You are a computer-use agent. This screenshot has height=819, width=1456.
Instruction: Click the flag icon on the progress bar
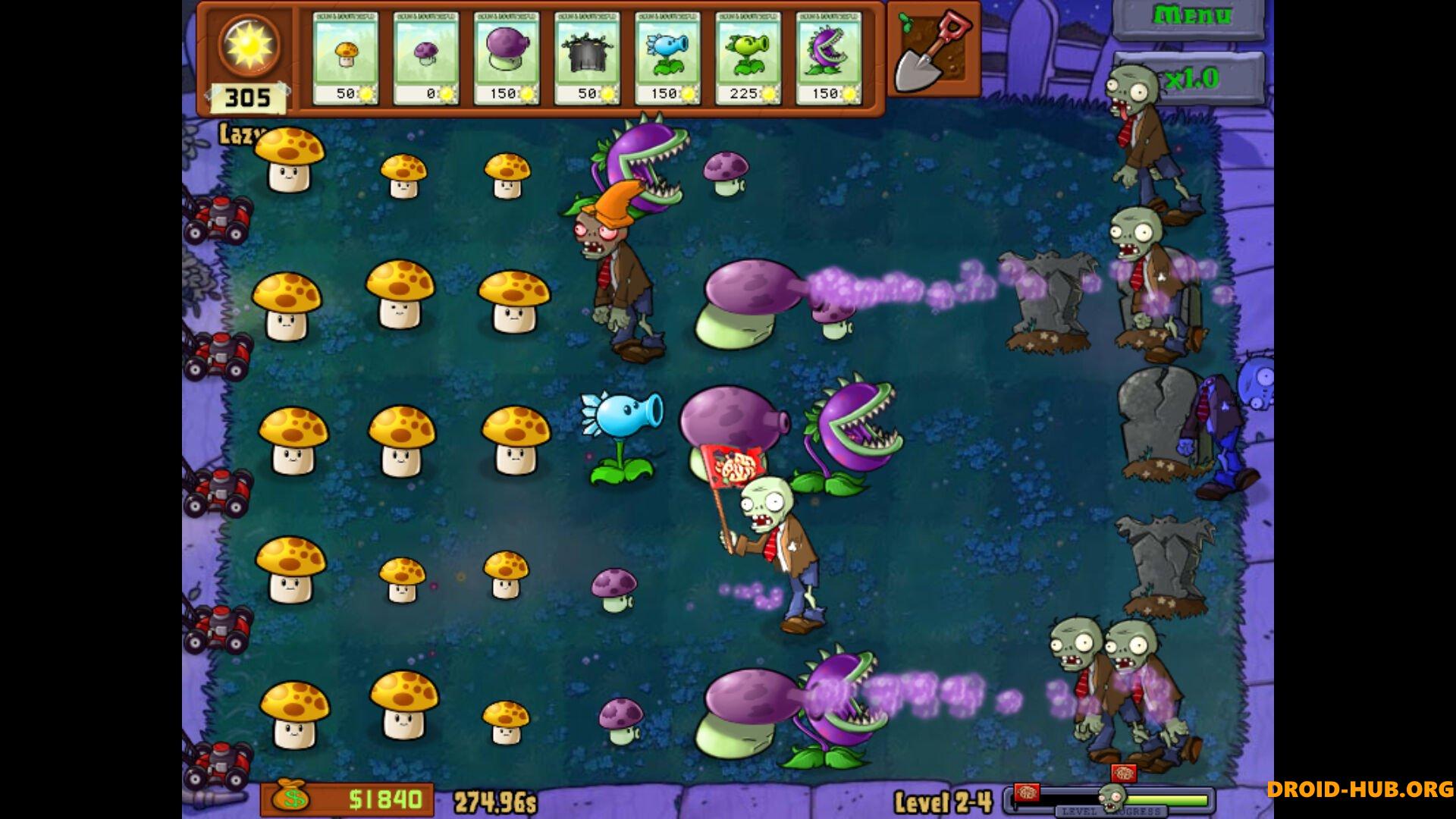click(x=1028, y=792)
